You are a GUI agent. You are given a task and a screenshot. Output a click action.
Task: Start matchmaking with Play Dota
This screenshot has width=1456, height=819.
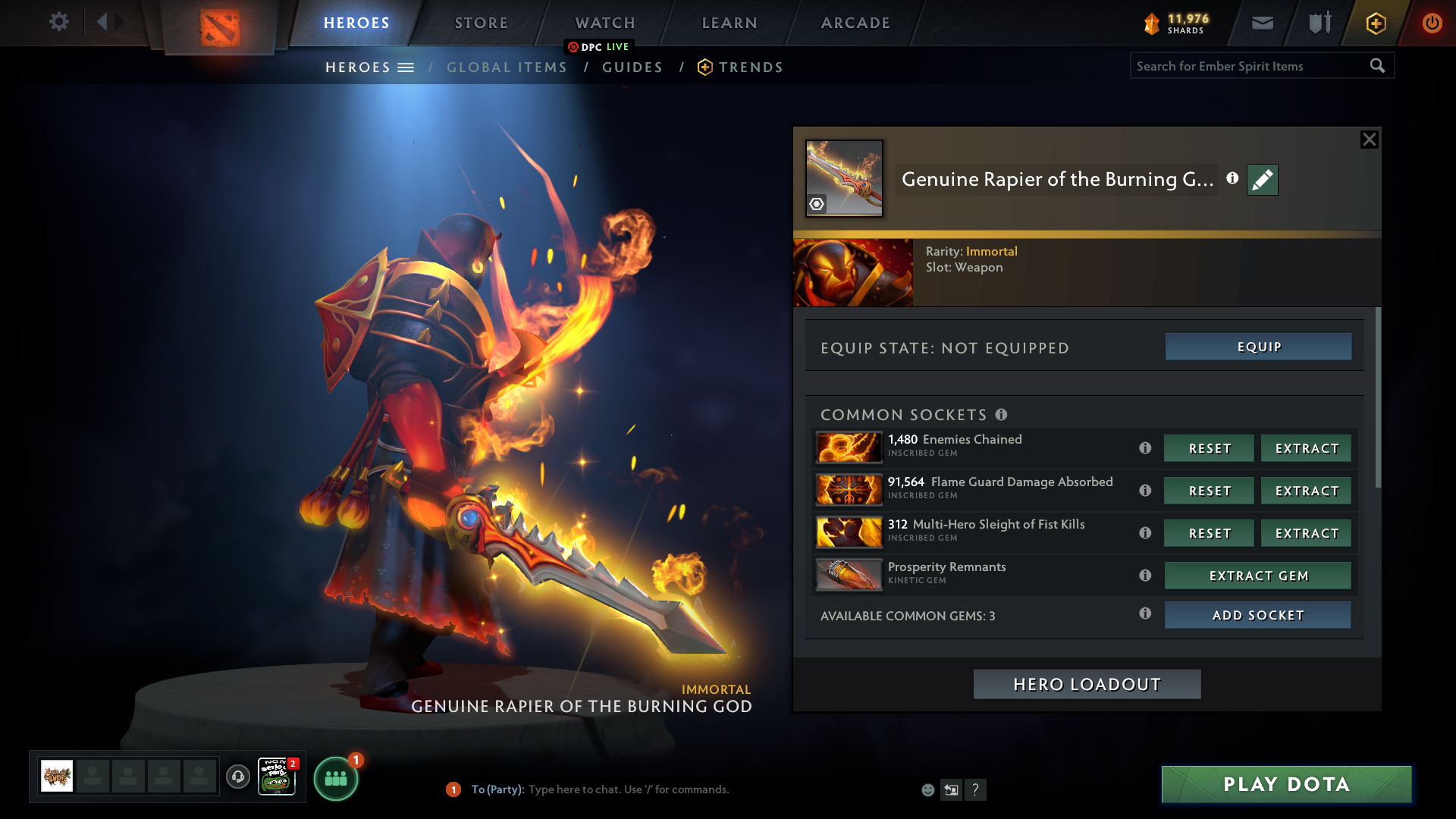(1286, 784)
